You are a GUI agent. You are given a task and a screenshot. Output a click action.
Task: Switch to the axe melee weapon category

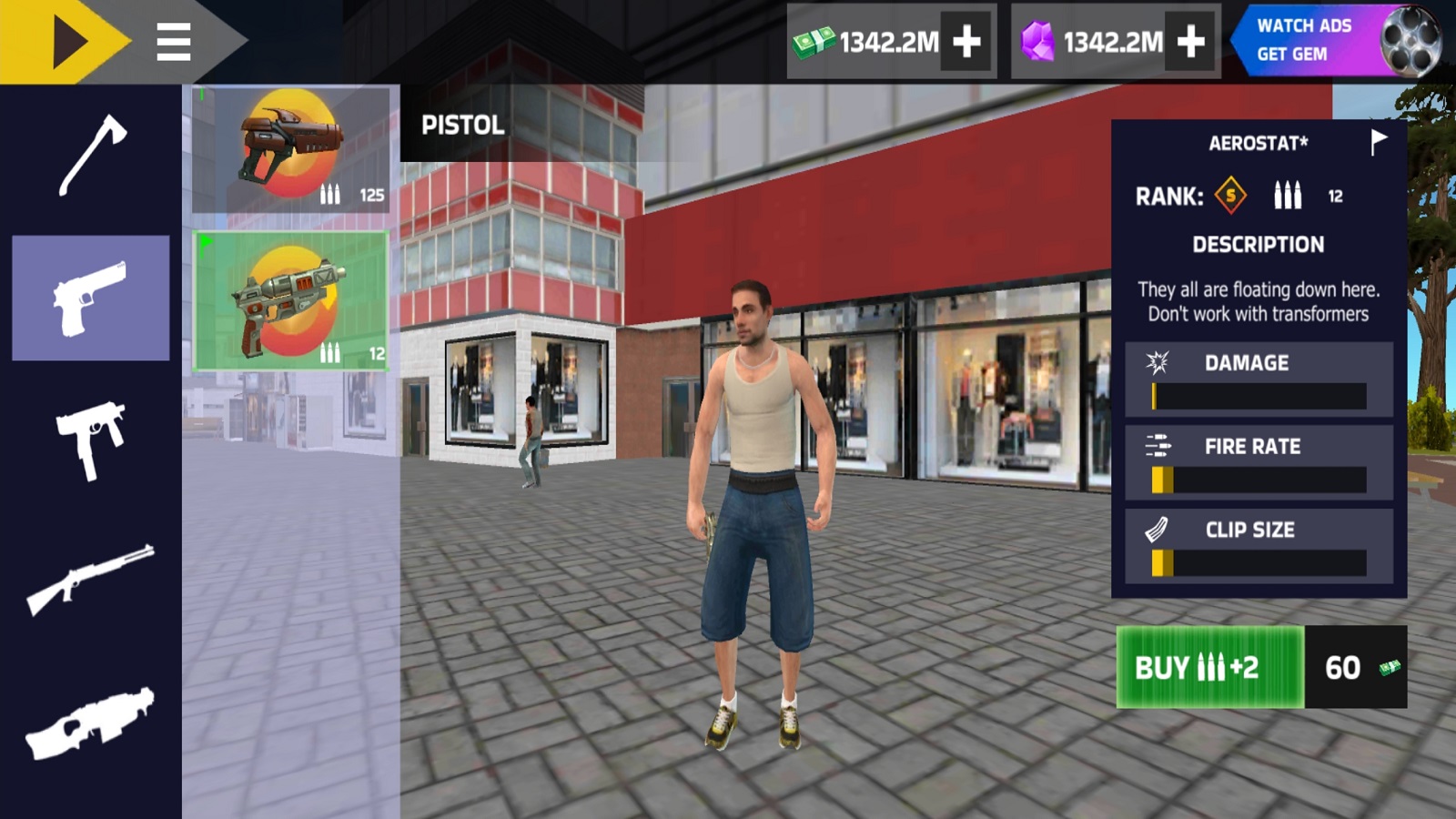point(91,155)
